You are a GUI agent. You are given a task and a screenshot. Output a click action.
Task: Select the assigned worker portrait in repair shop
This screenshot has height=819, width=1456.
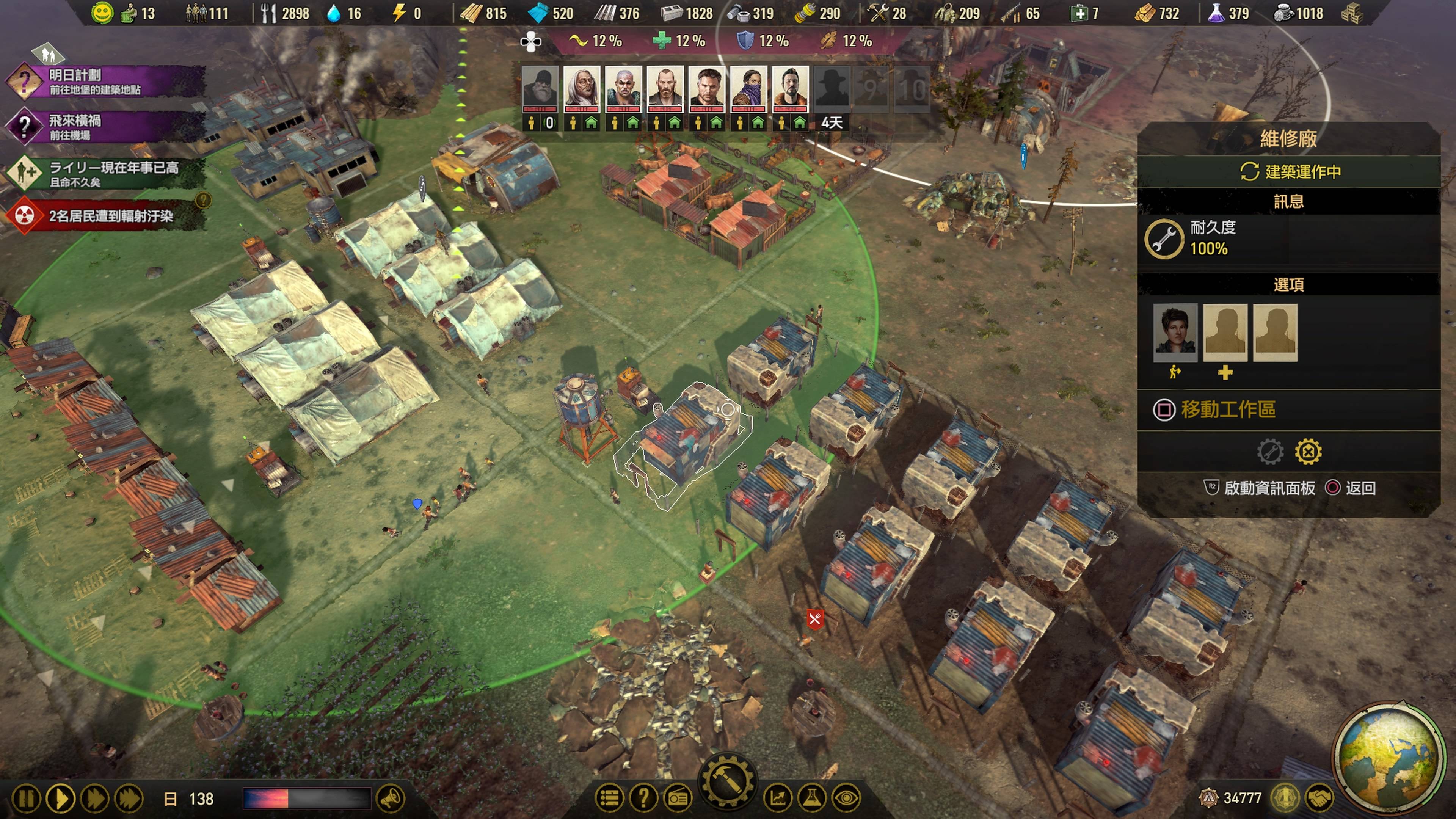coord(1175,333)
